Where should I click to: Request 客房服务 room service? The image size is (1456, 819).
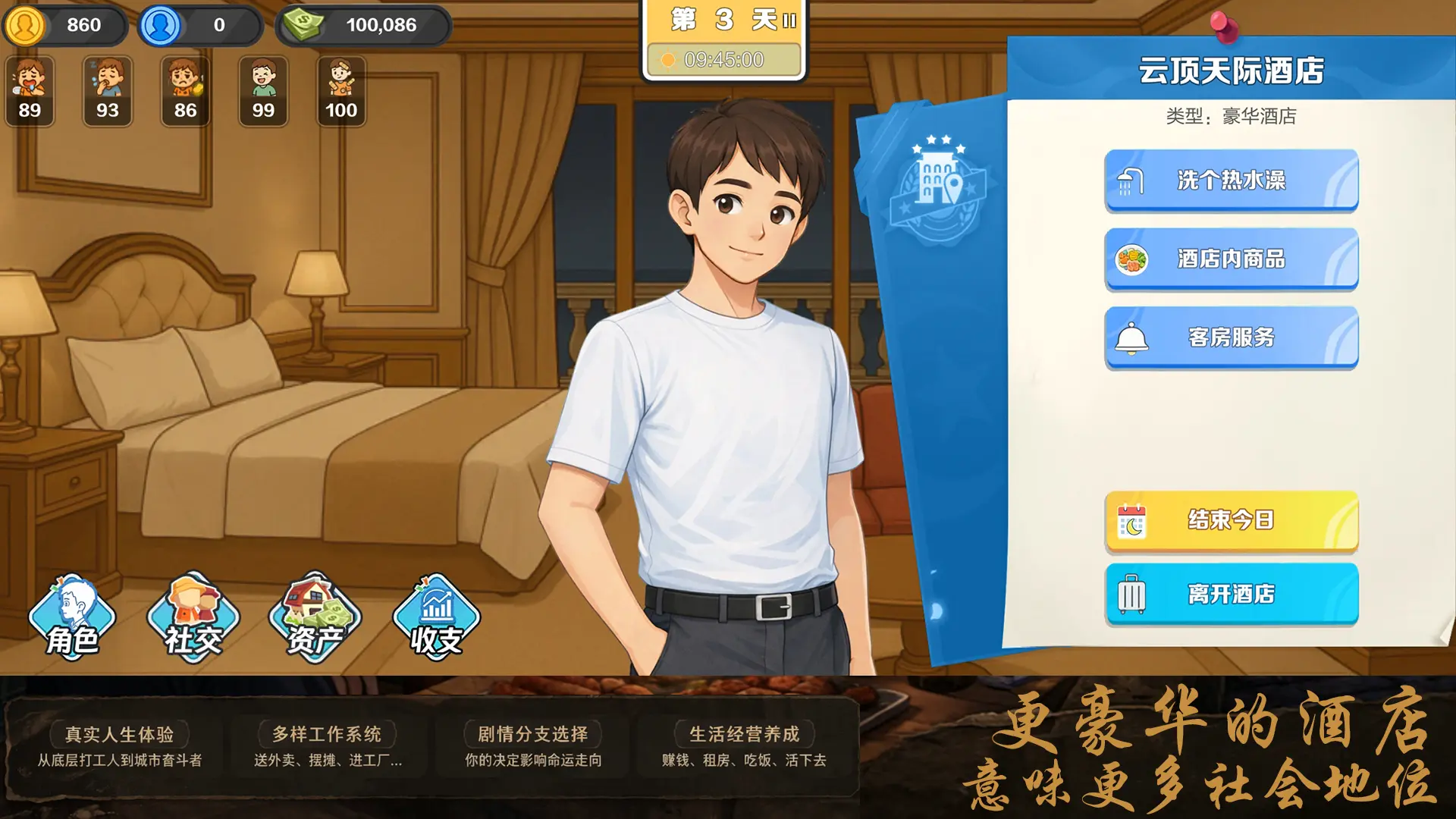[x=1230, y=338]
